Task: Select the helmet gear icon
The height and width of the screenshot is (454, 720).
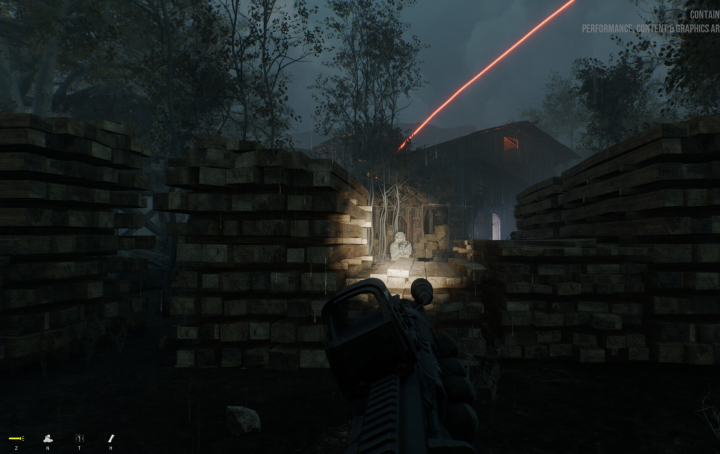Action: 47,437
